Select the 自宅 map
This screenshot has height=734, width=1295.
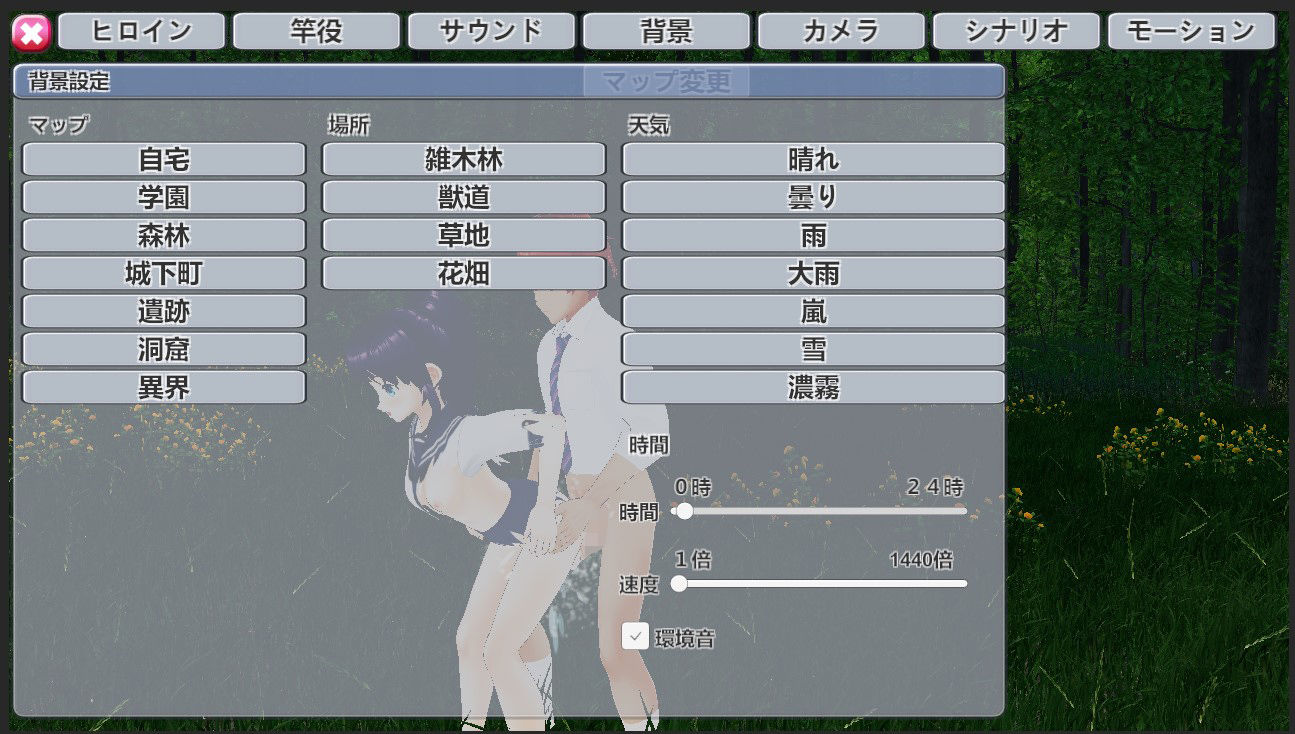coord(163,158)
